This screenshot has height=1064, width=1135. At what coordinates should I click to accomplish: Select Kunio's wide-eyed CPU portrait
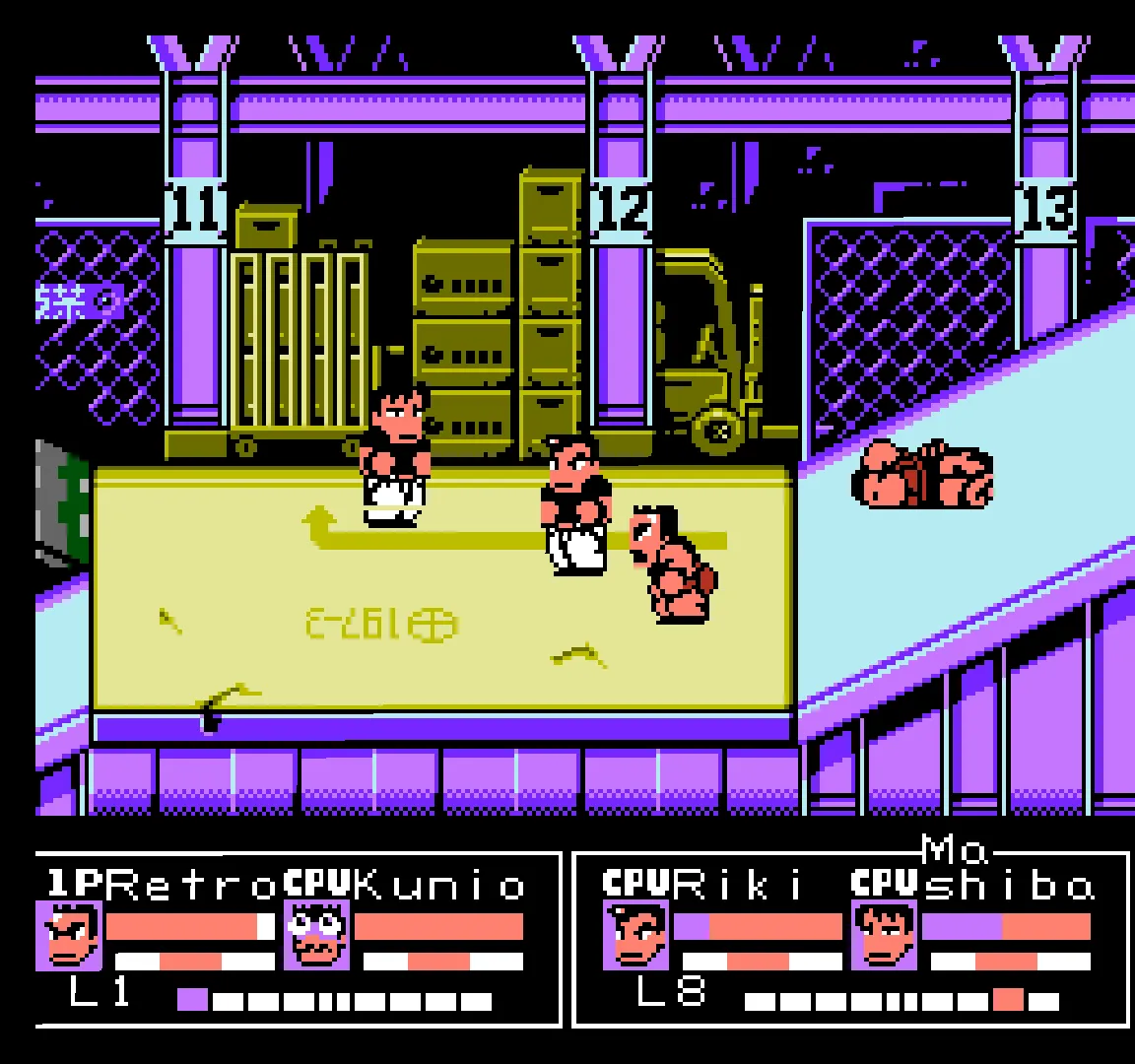point(317,937)
